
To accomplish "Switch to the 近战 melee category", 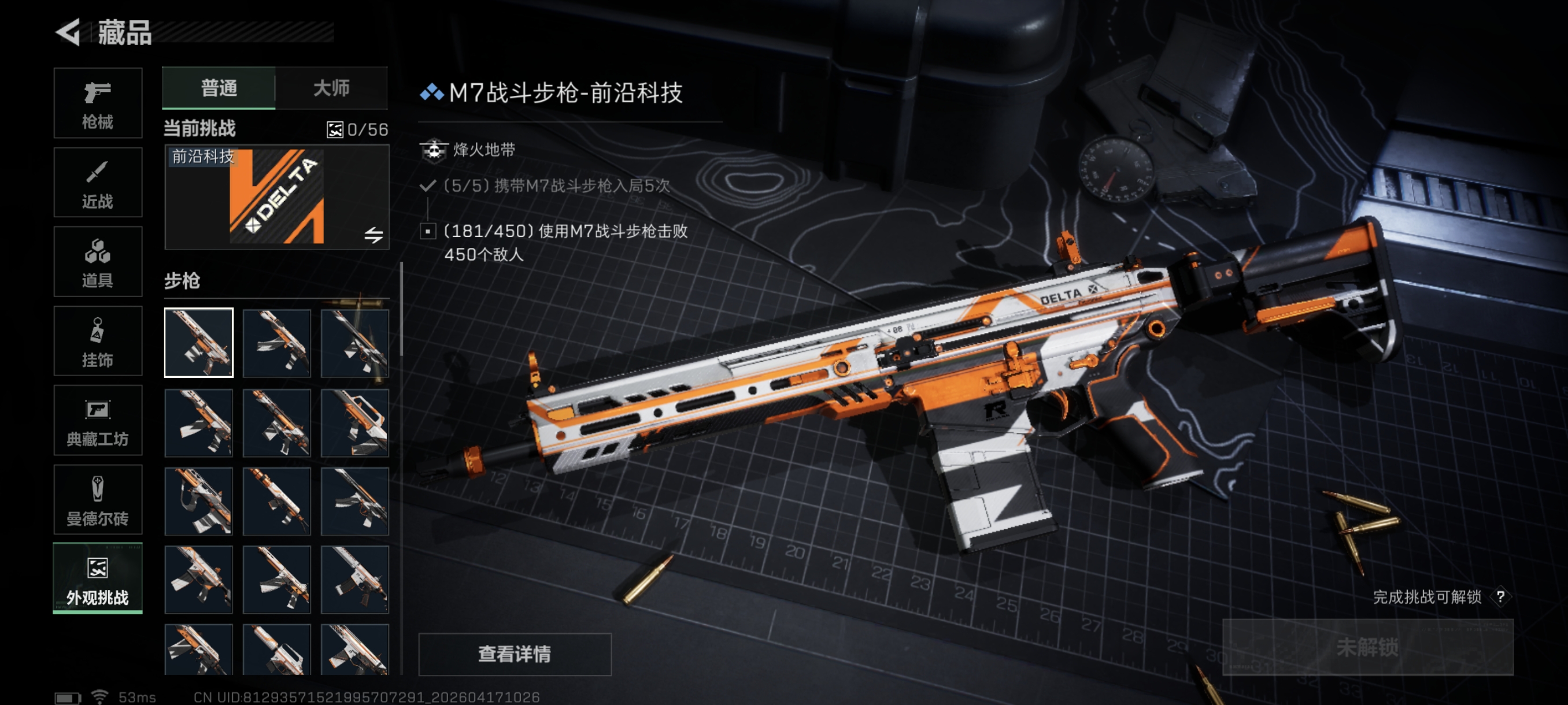I will [97, 183].
